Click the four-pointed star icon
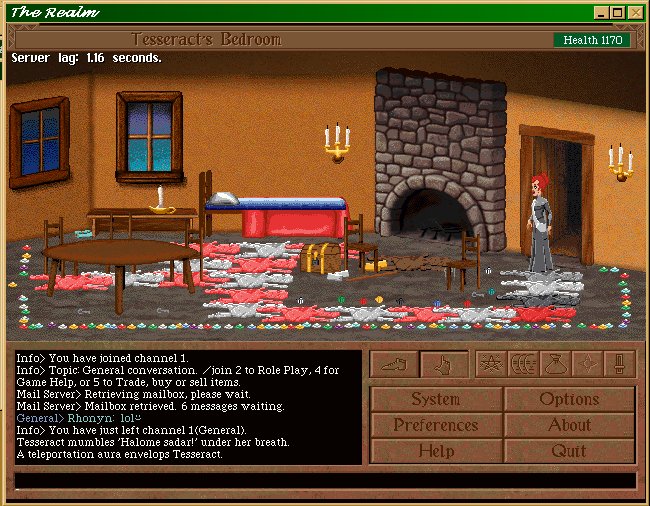The width and height of the screenshot is (650, 506). [x=587, y=364]
